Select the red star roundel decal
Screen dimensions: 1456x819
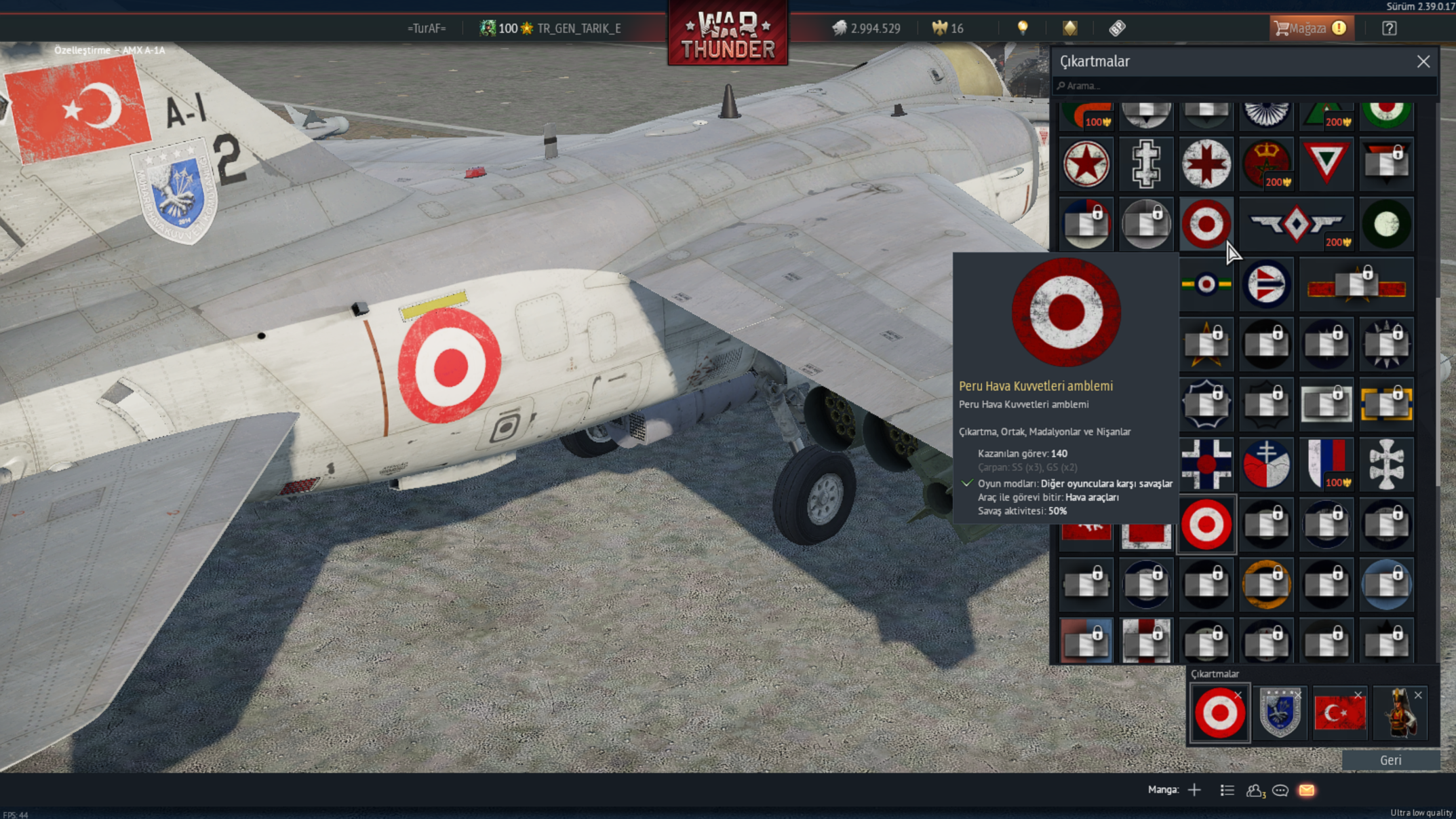1086,164
